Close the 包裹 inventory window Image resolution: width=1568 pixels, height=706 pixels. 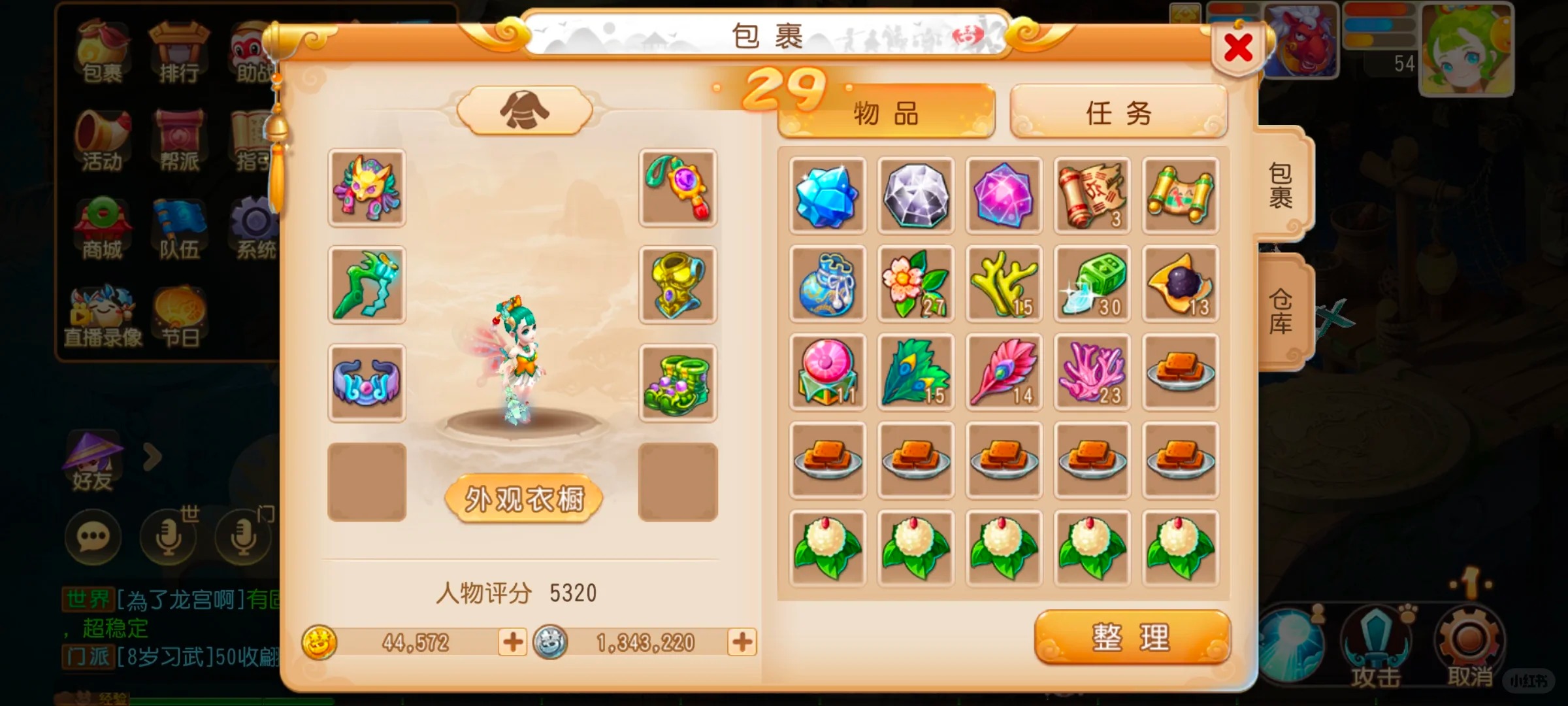tap(1237, 48)
